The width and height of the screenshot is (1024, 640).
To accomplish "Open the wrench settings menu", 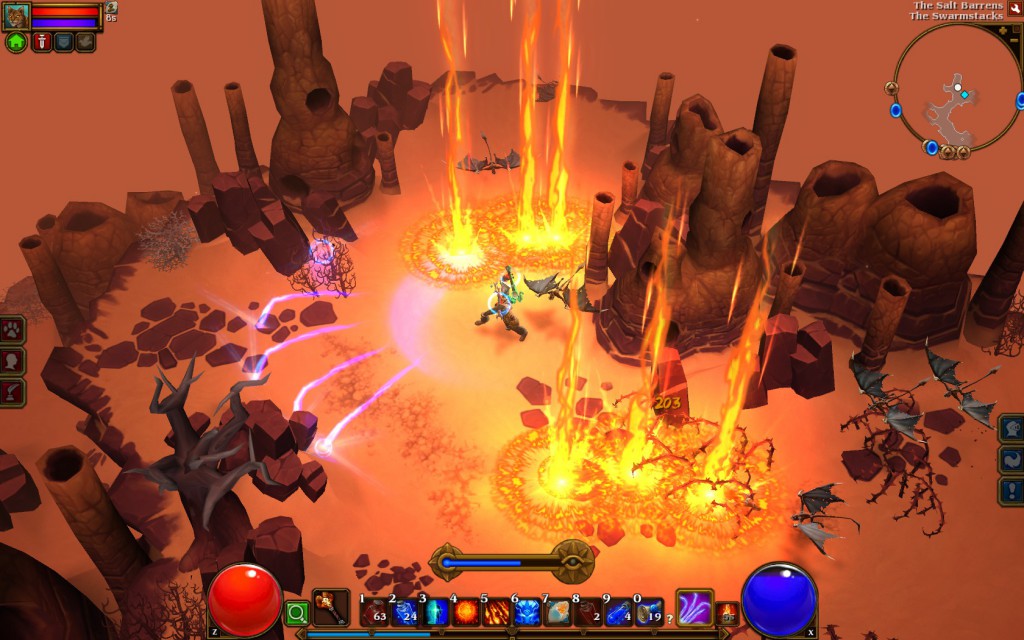I will click(x=1014, y=8).
